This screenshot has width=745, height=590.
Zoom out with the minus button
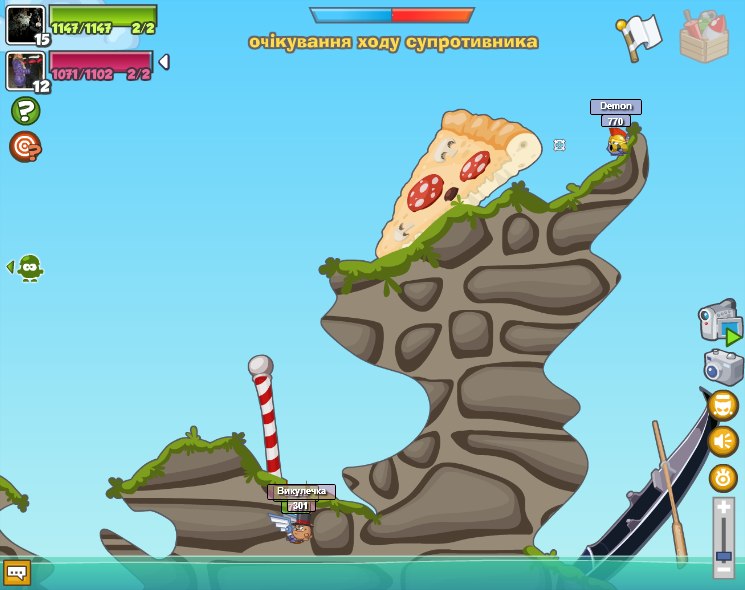point(724,570)
